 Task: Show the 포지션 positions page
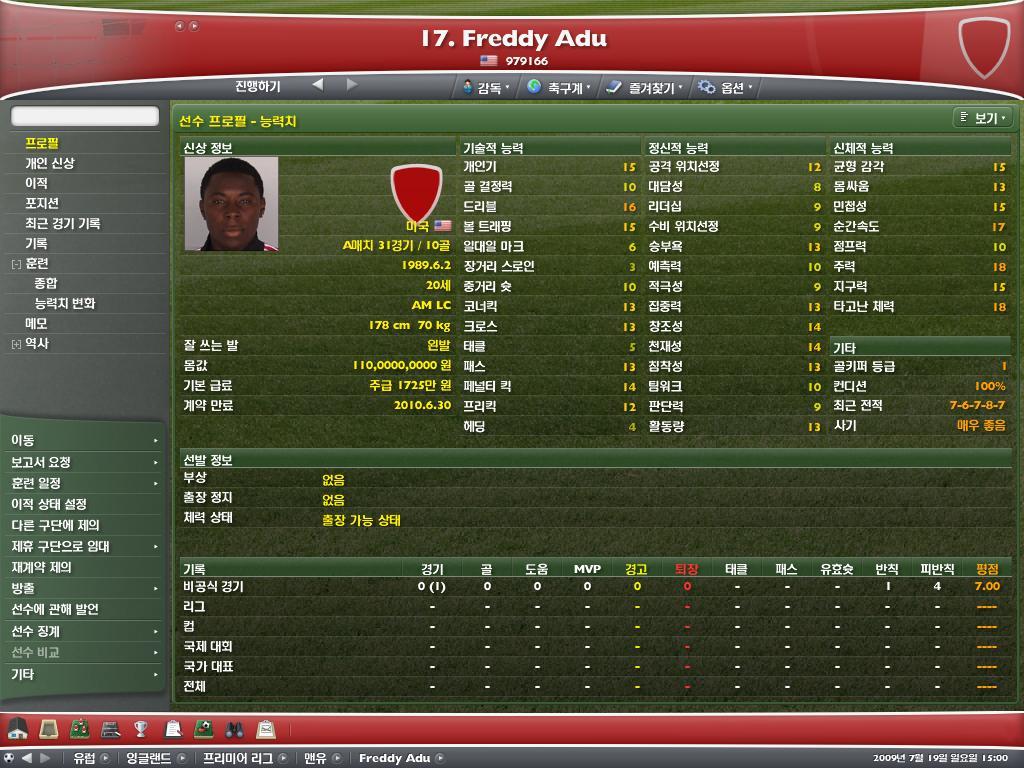click(x=42, y=203)
